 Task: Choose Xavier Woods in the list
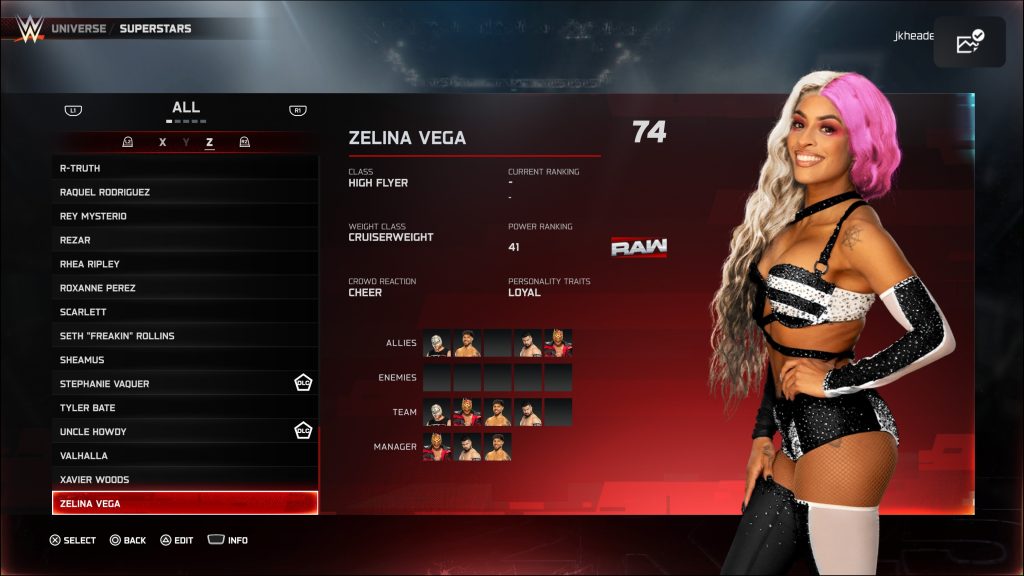[x=185, y=480]
